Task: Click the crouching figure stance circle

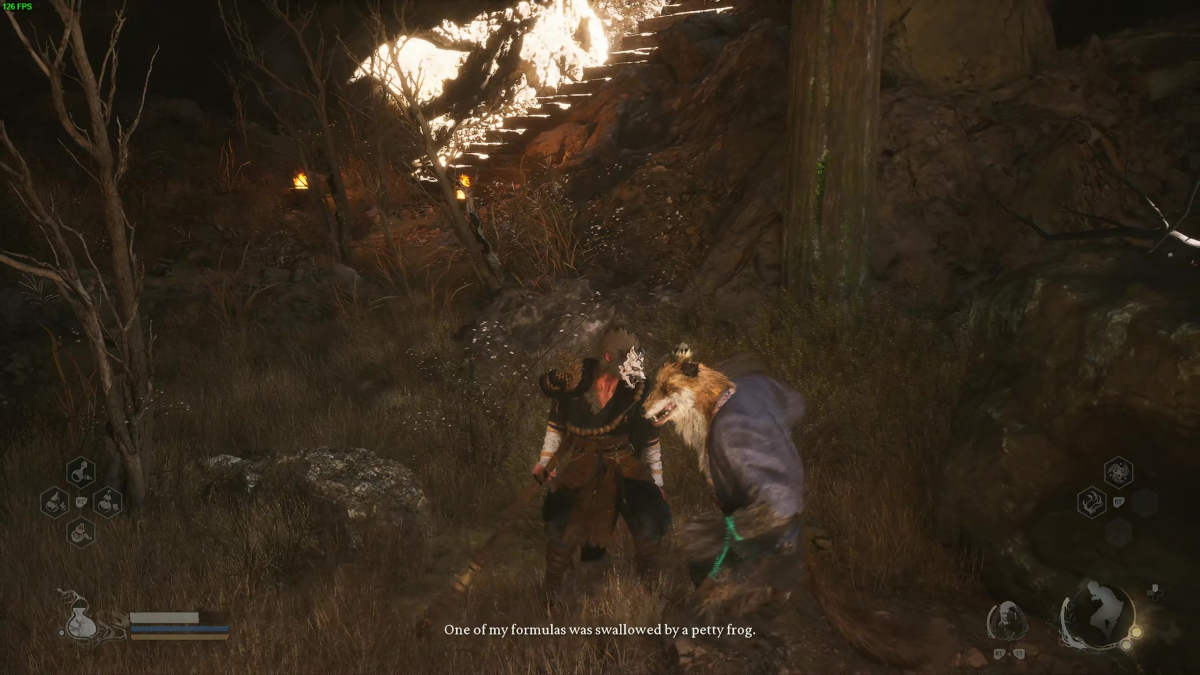Action: click(x=1097, y=614)
